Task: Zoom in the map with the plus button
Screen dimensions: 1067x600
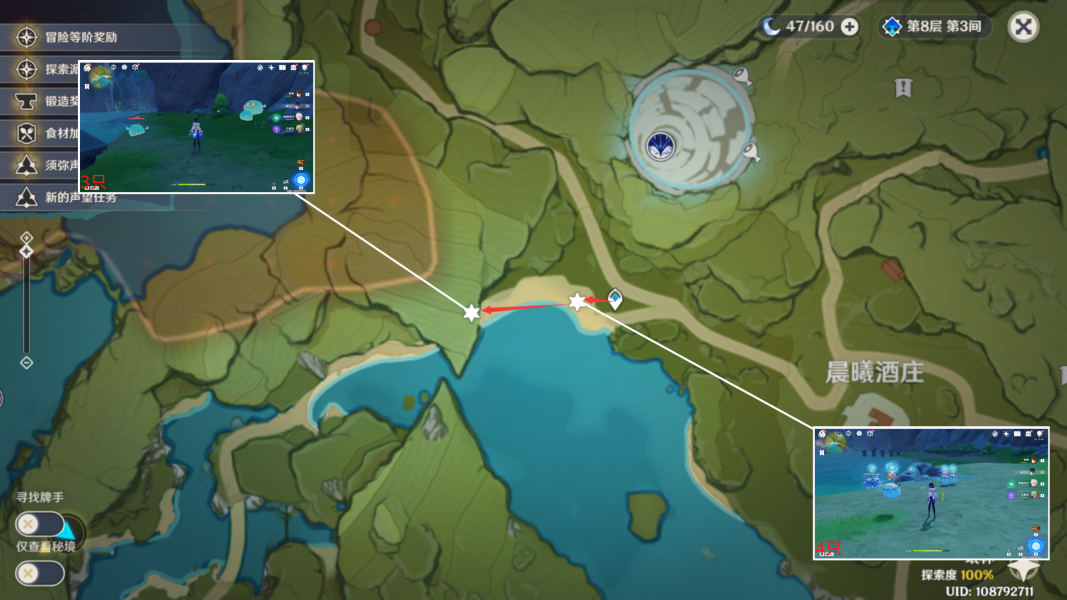Action: (x=27, y=238)
